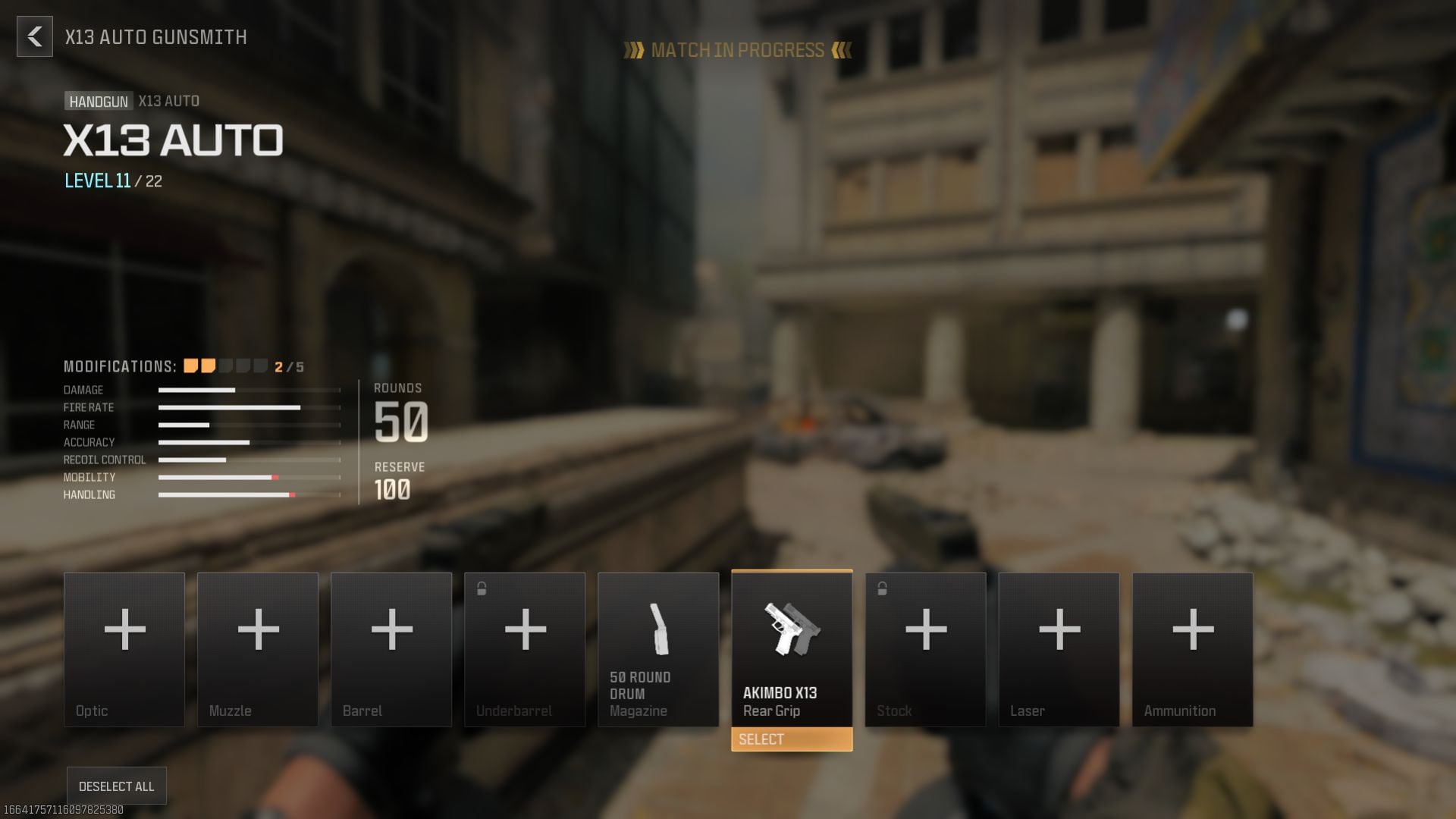Click the DESELECT ALL button

[115, 786]
